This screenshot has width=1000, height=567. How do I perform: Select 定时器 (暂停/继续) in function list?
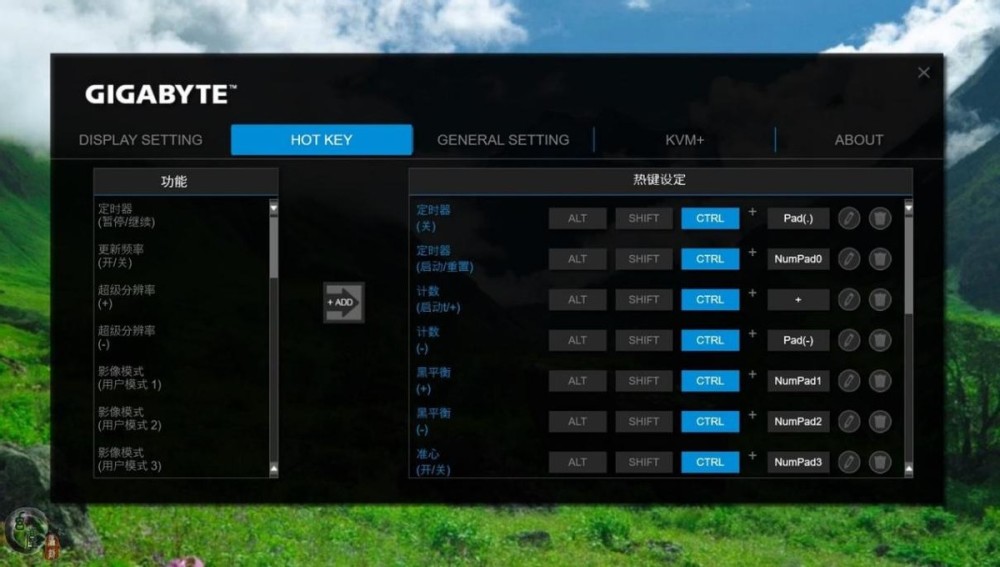click(x=127, y=216)
